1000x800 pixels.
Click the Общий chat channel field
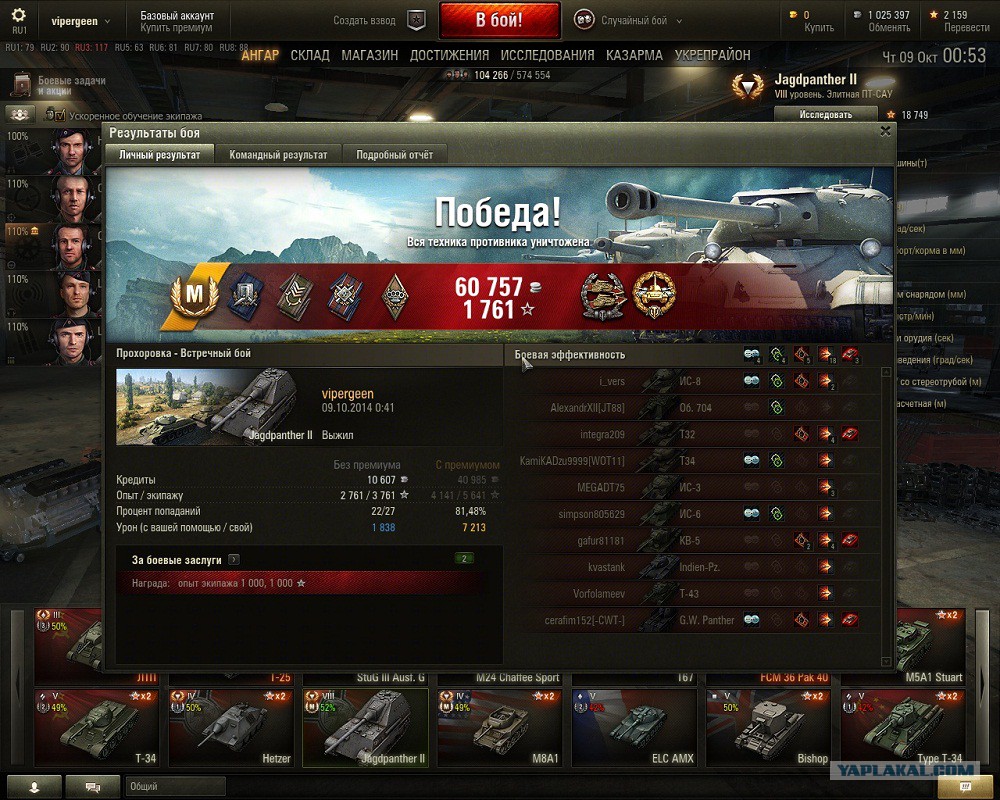[175, 787]
